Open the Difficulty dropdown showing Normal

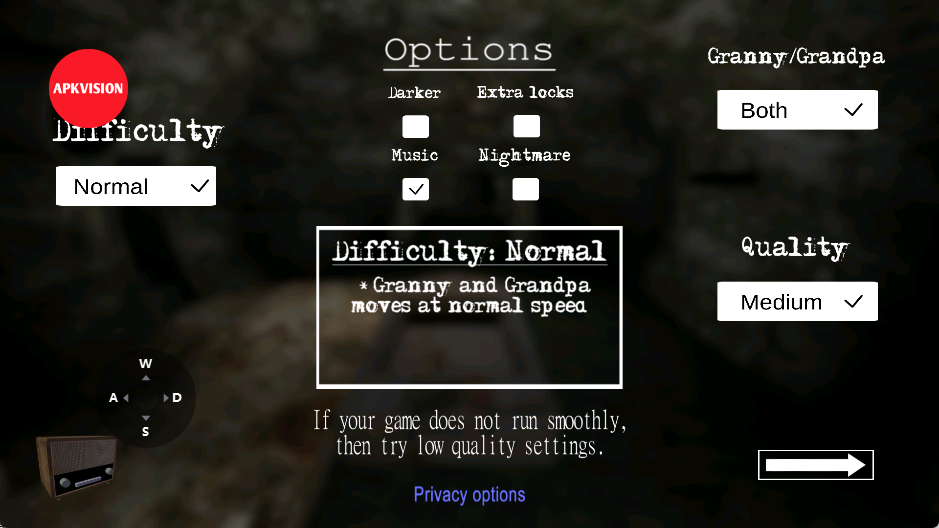tap(136, 187)
